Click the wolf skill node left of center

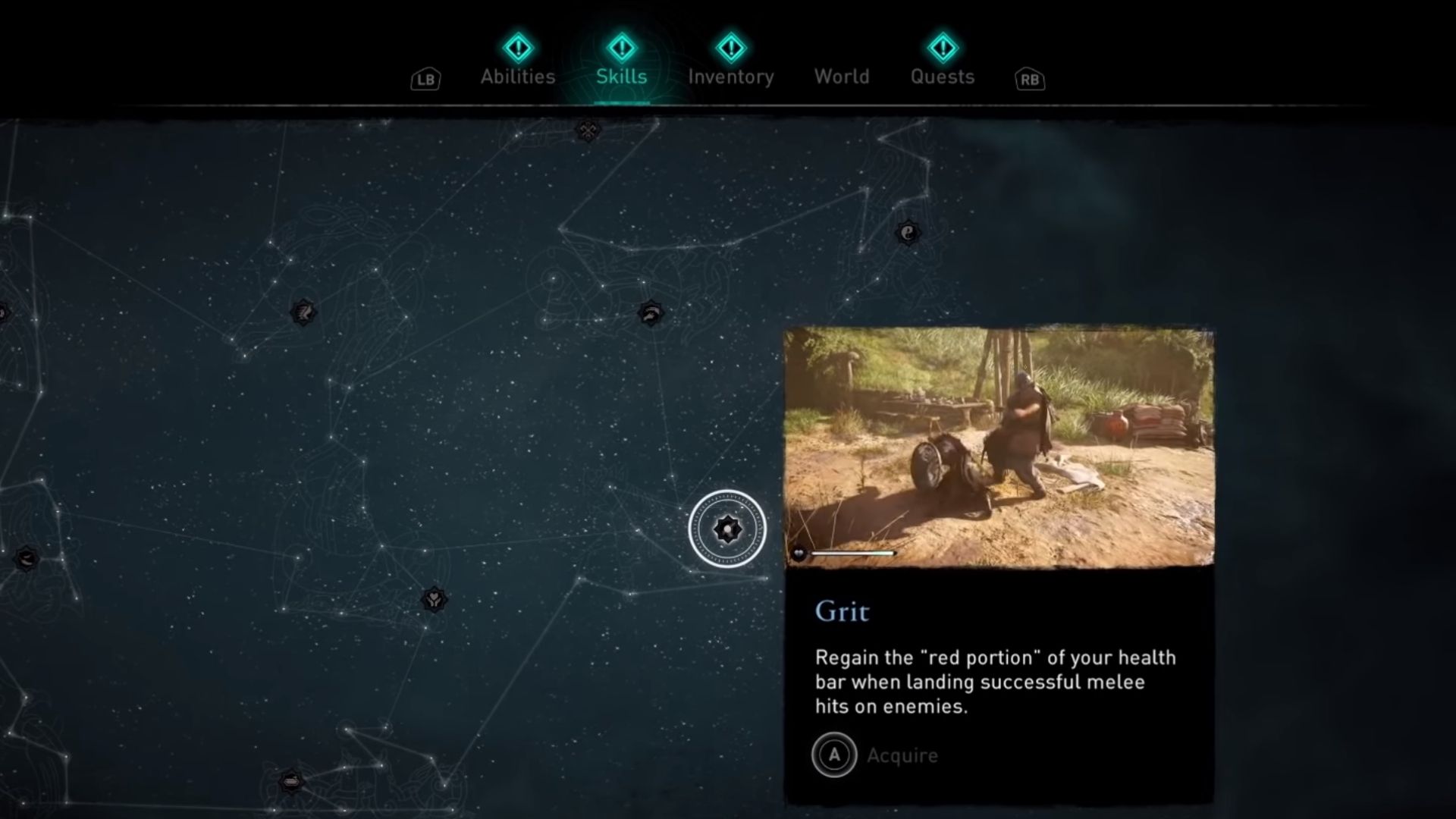point(303,311)
